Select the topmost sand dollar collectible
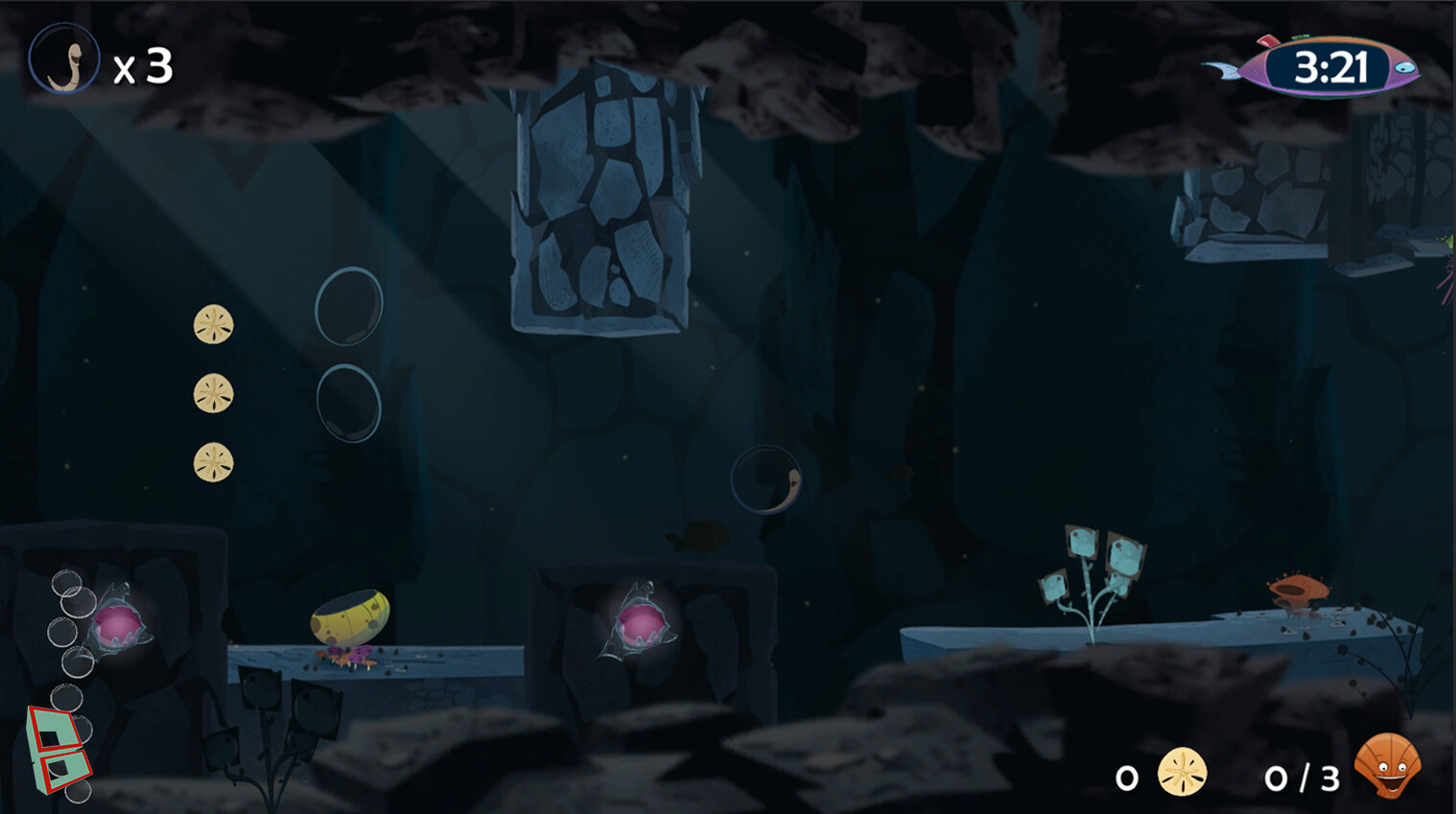This screenshot has height=814, width=1456. click(x=212, y=326)
